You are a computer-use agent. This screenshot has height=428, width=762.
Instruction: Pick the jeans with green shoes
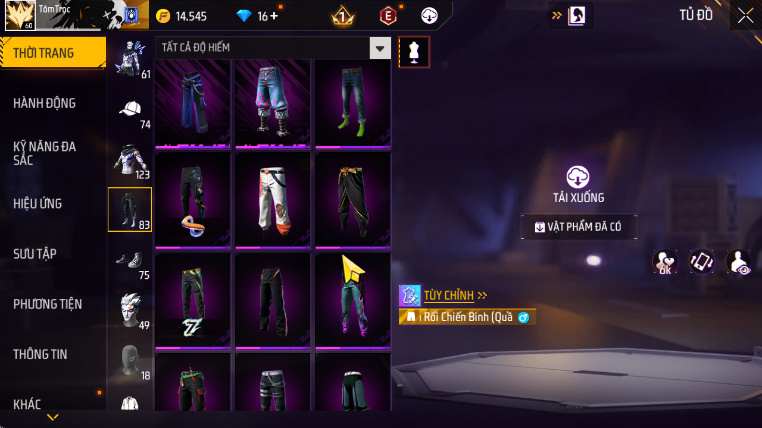[352, 101]
